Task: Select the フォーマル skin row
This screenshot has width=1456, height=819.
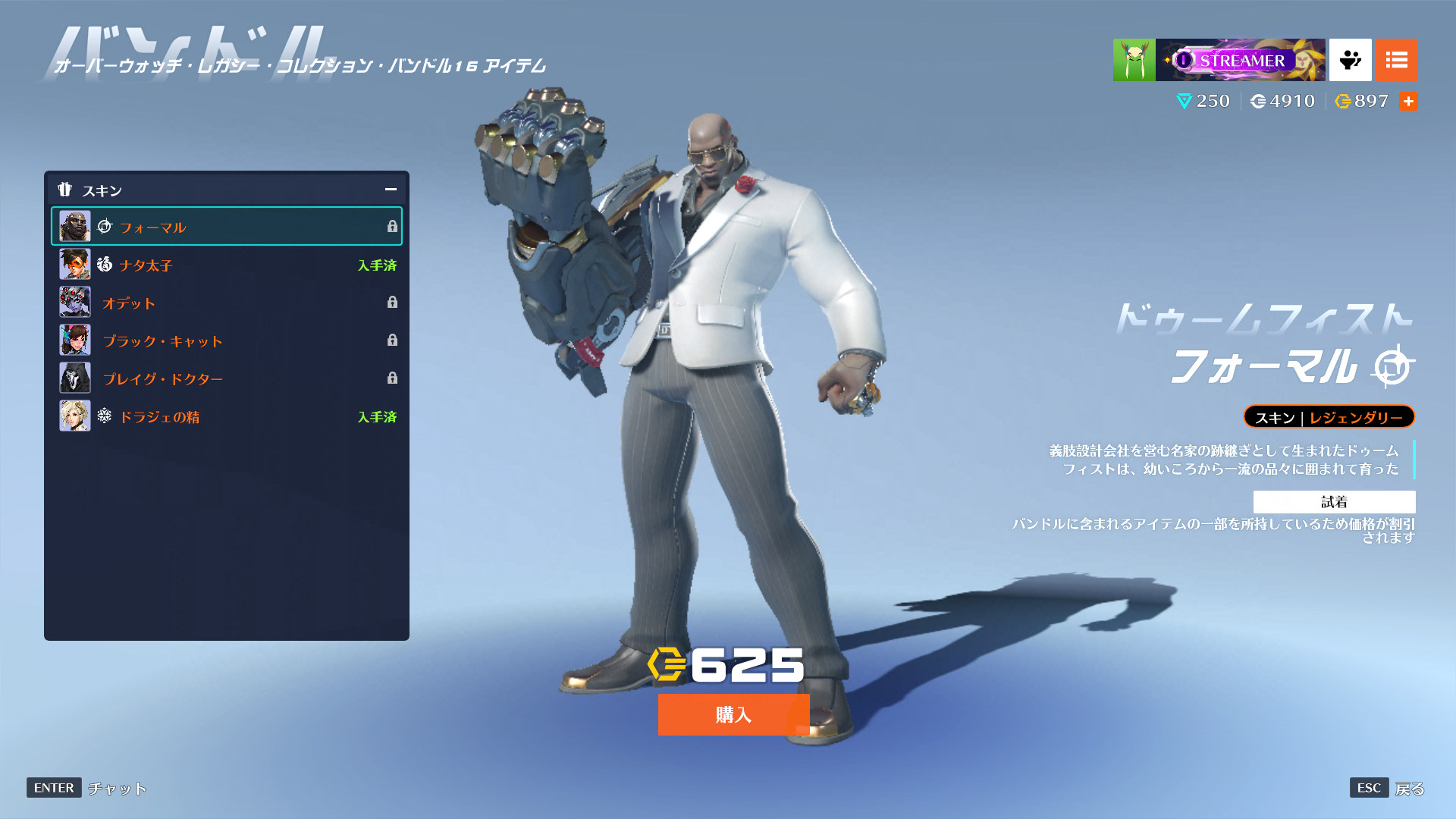Action: coord(226,227)
